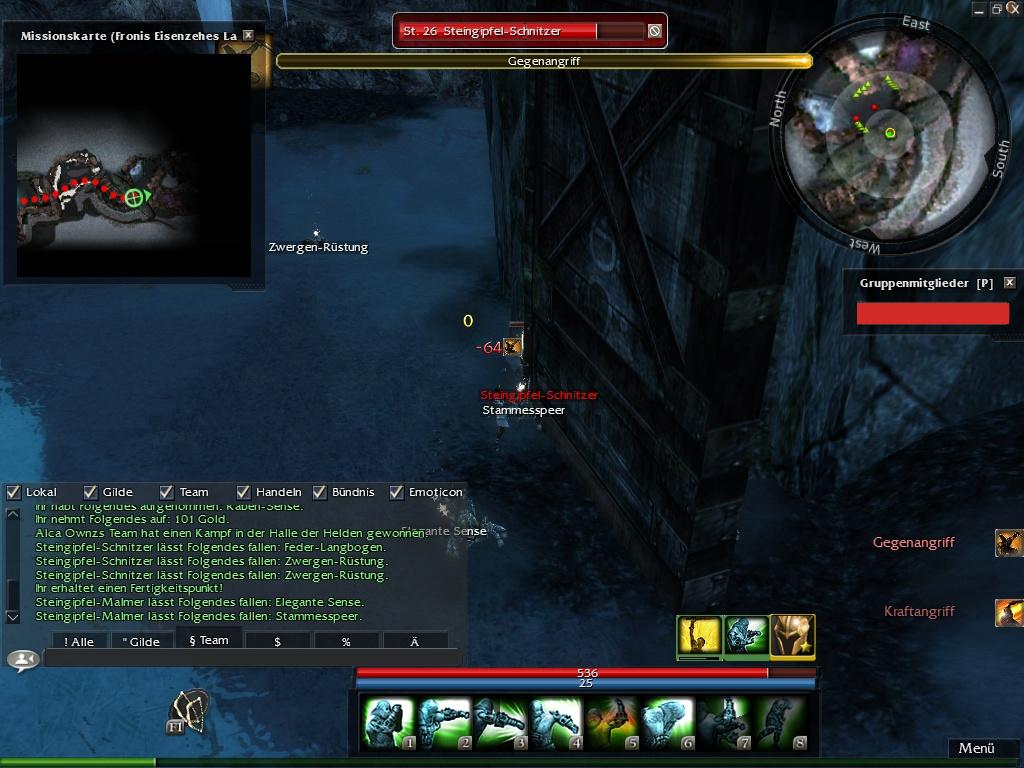Switch to the '§ Team' chat channel

point(209,640)
